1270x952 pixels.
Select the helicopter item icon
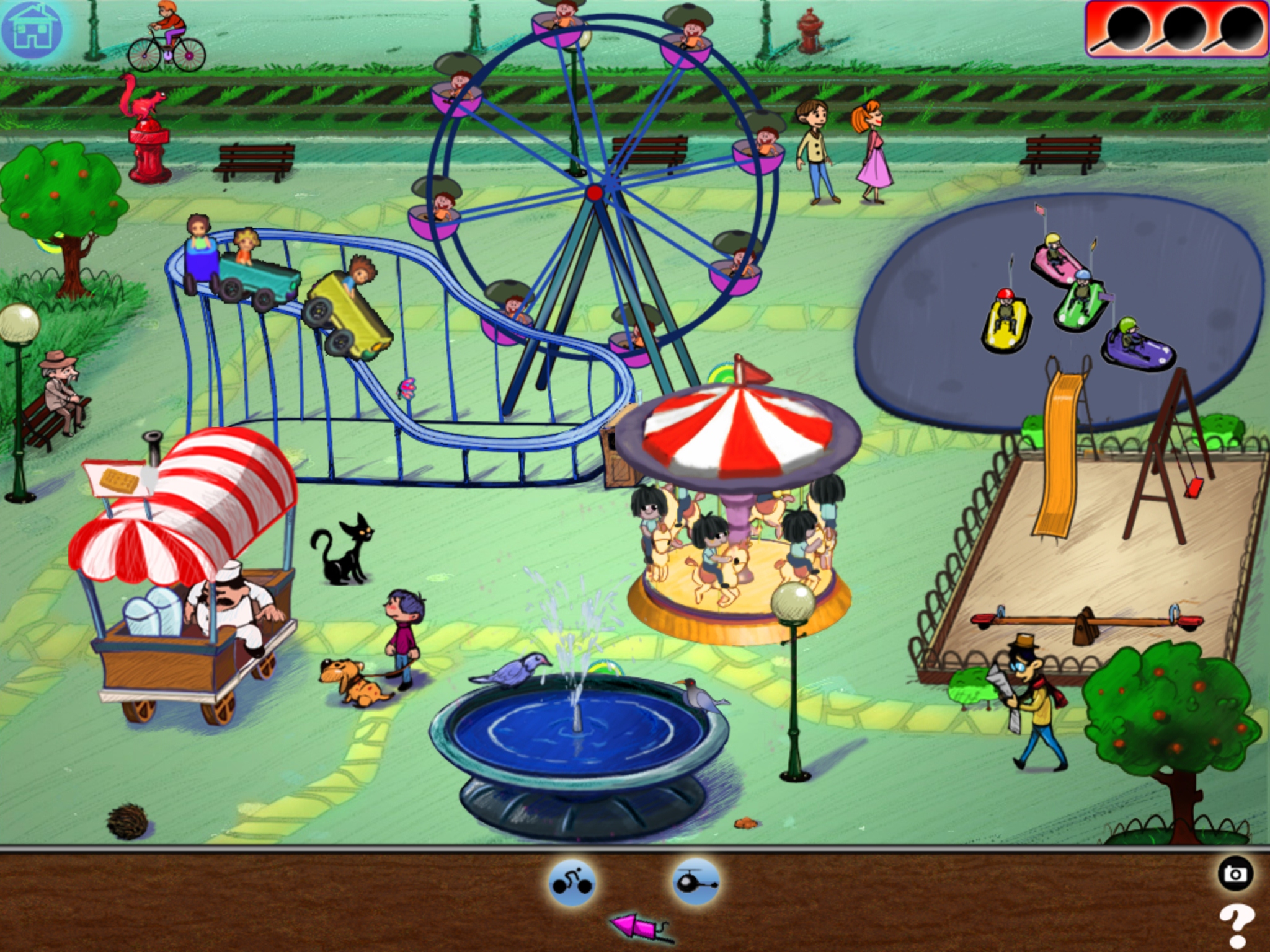(695, 883)
